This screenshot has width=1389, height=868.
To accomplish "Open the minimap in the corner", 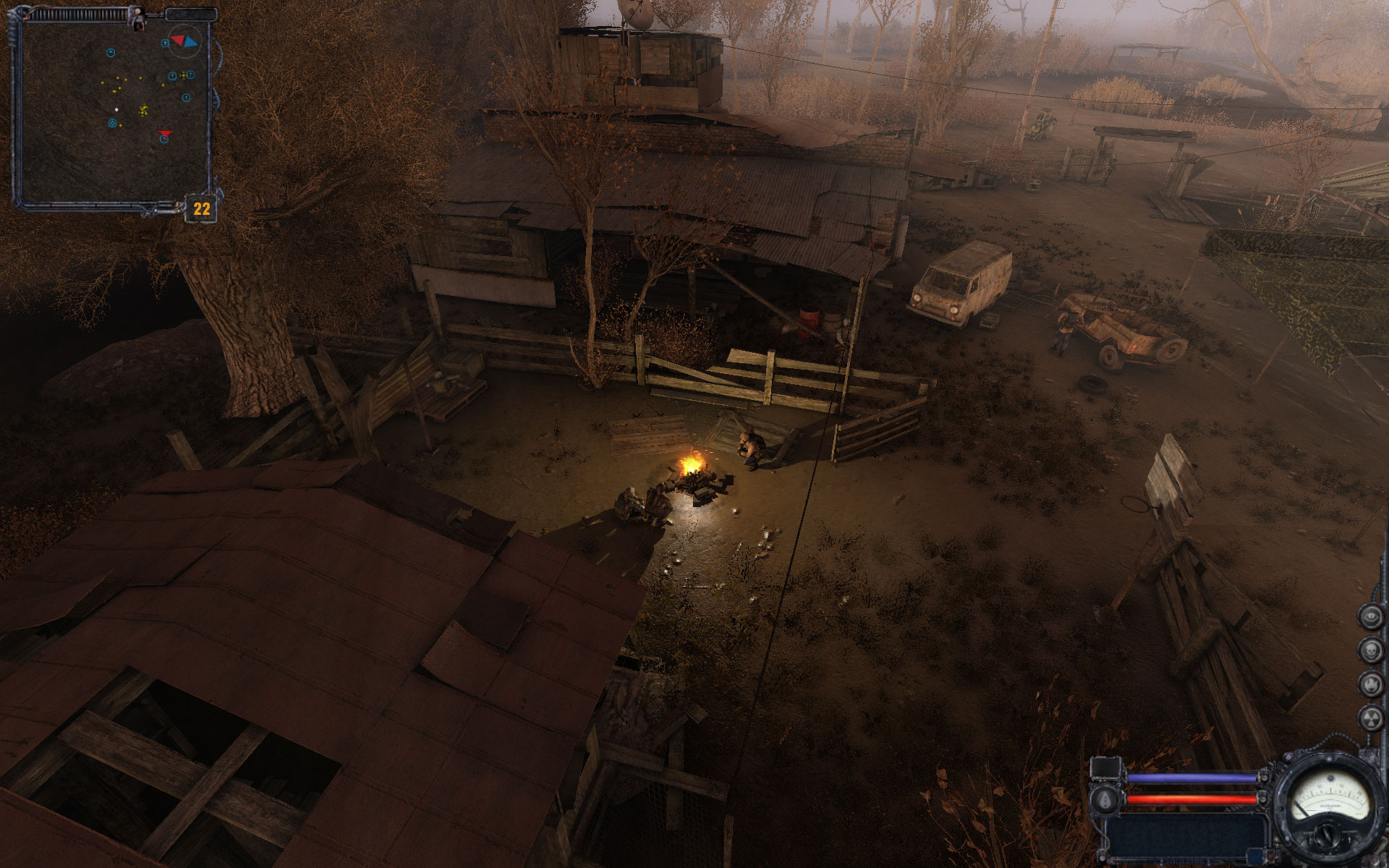I will pos(114,109).
